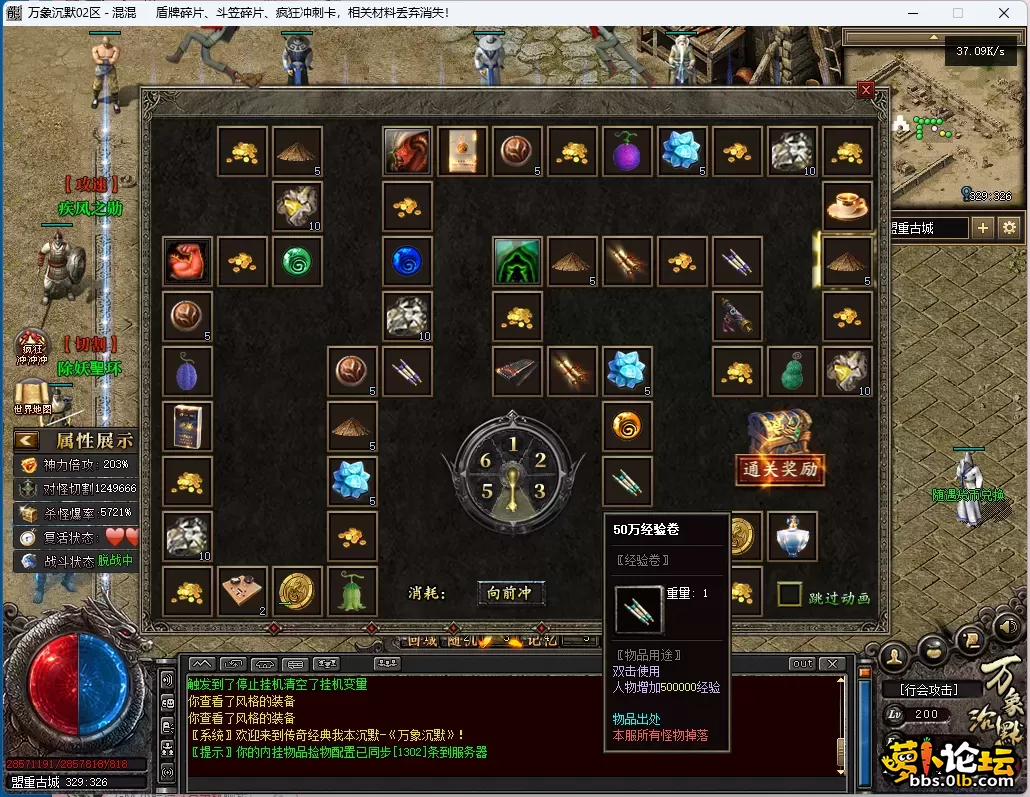
Task: Select the purple fruit with green stem slot
Action: pos(626,152)
